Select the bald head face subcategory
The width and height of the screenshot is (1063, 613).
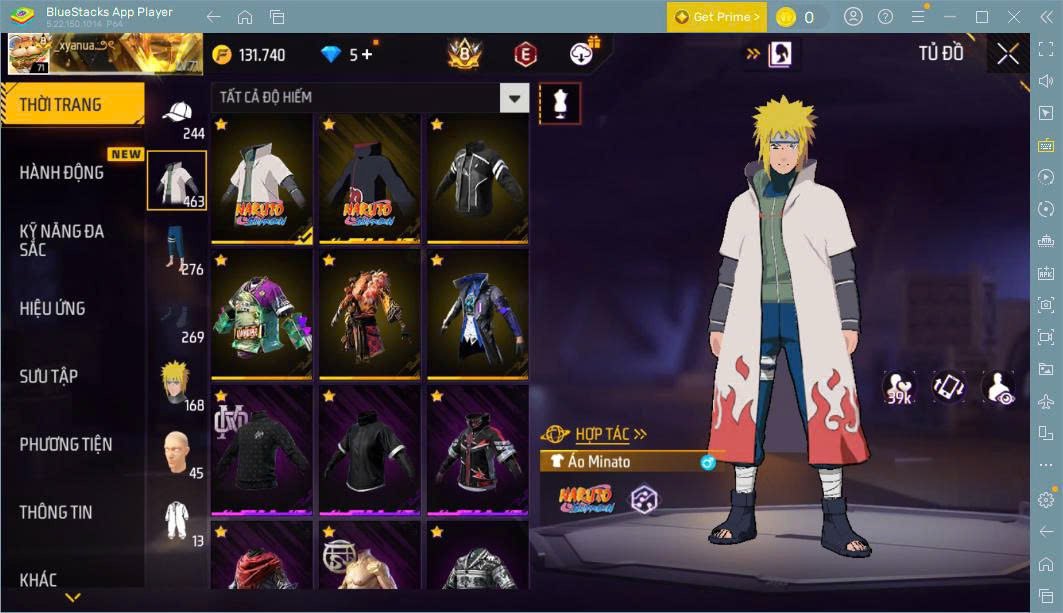177,453
